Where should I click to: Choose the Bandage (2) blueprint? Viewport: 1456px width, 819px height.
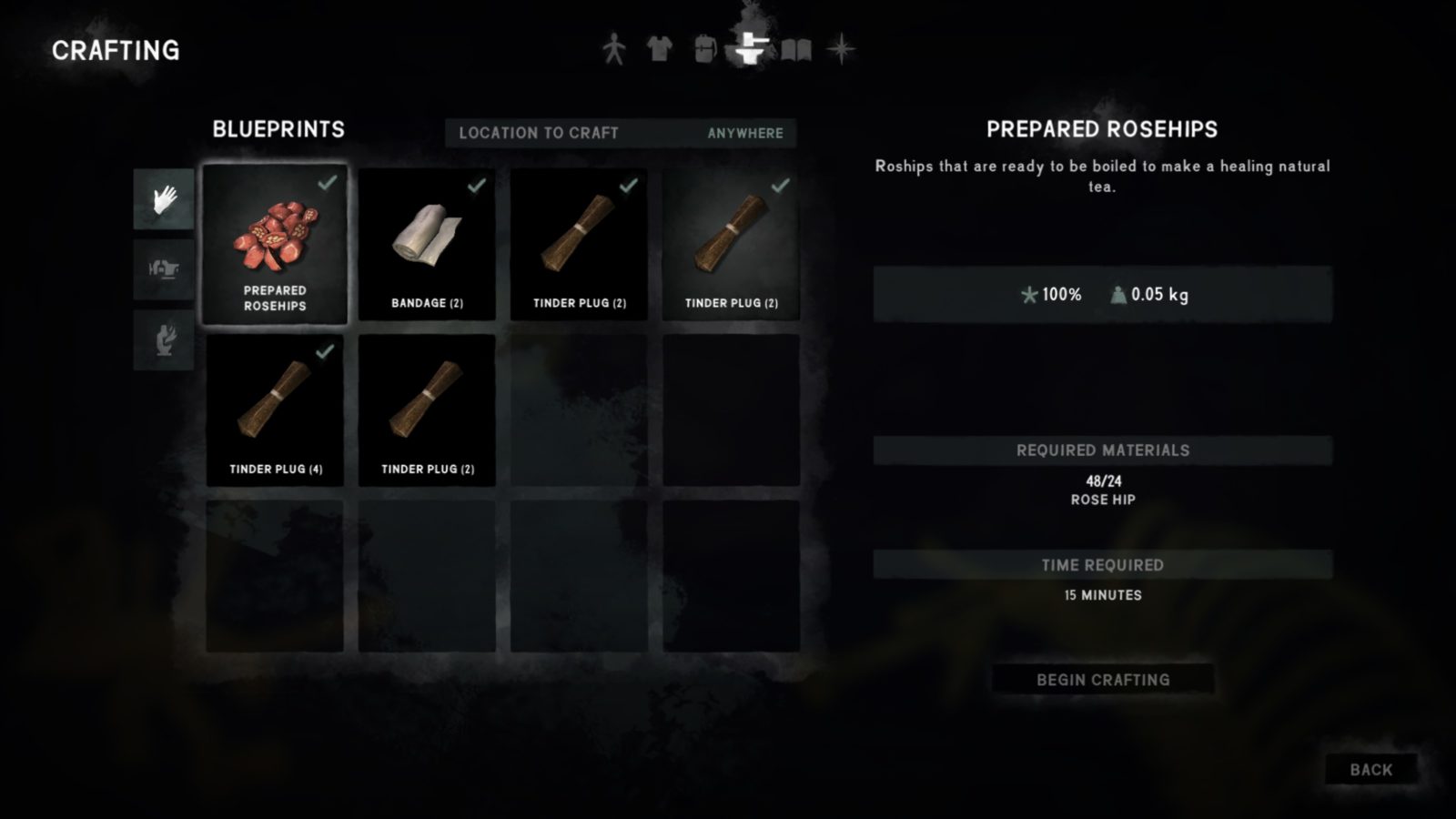(427, 245)
